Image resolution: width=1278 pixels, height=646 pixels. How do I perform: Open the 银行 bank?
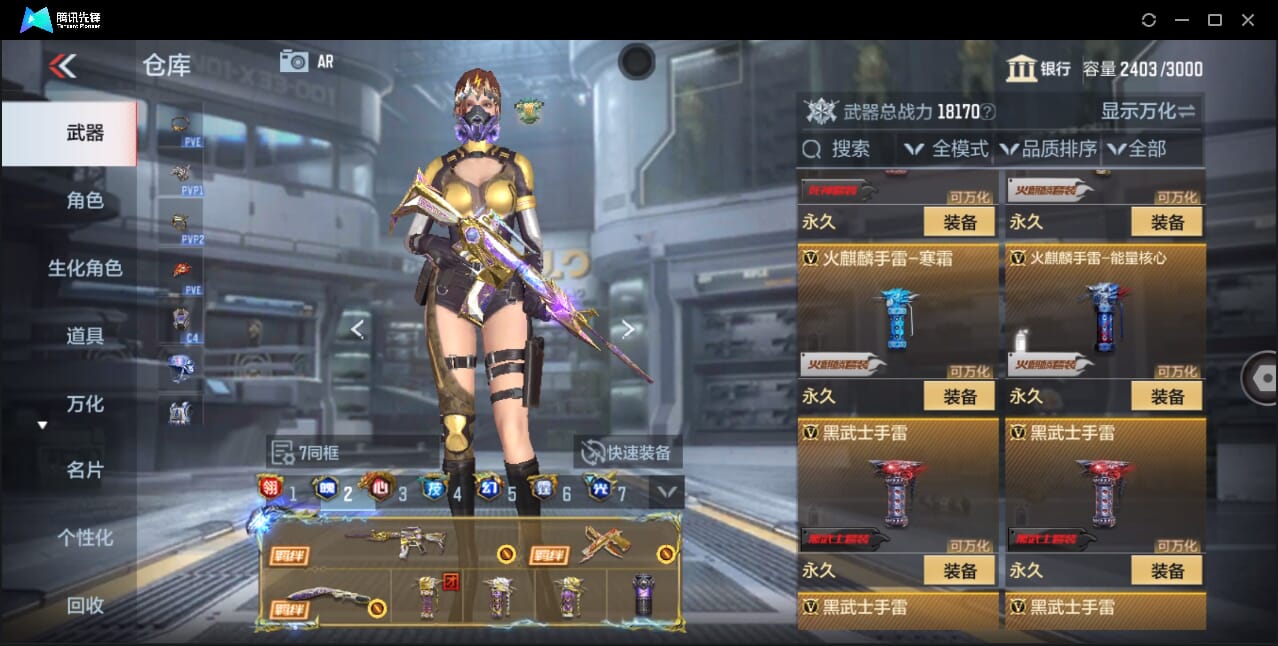(x=1038, y=69)
